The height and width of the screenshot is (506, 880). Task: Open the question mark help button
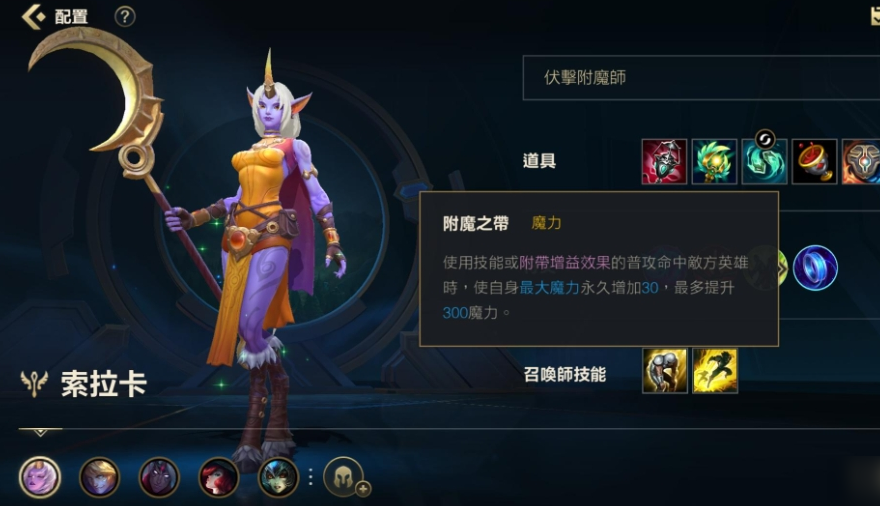[125, 16]
